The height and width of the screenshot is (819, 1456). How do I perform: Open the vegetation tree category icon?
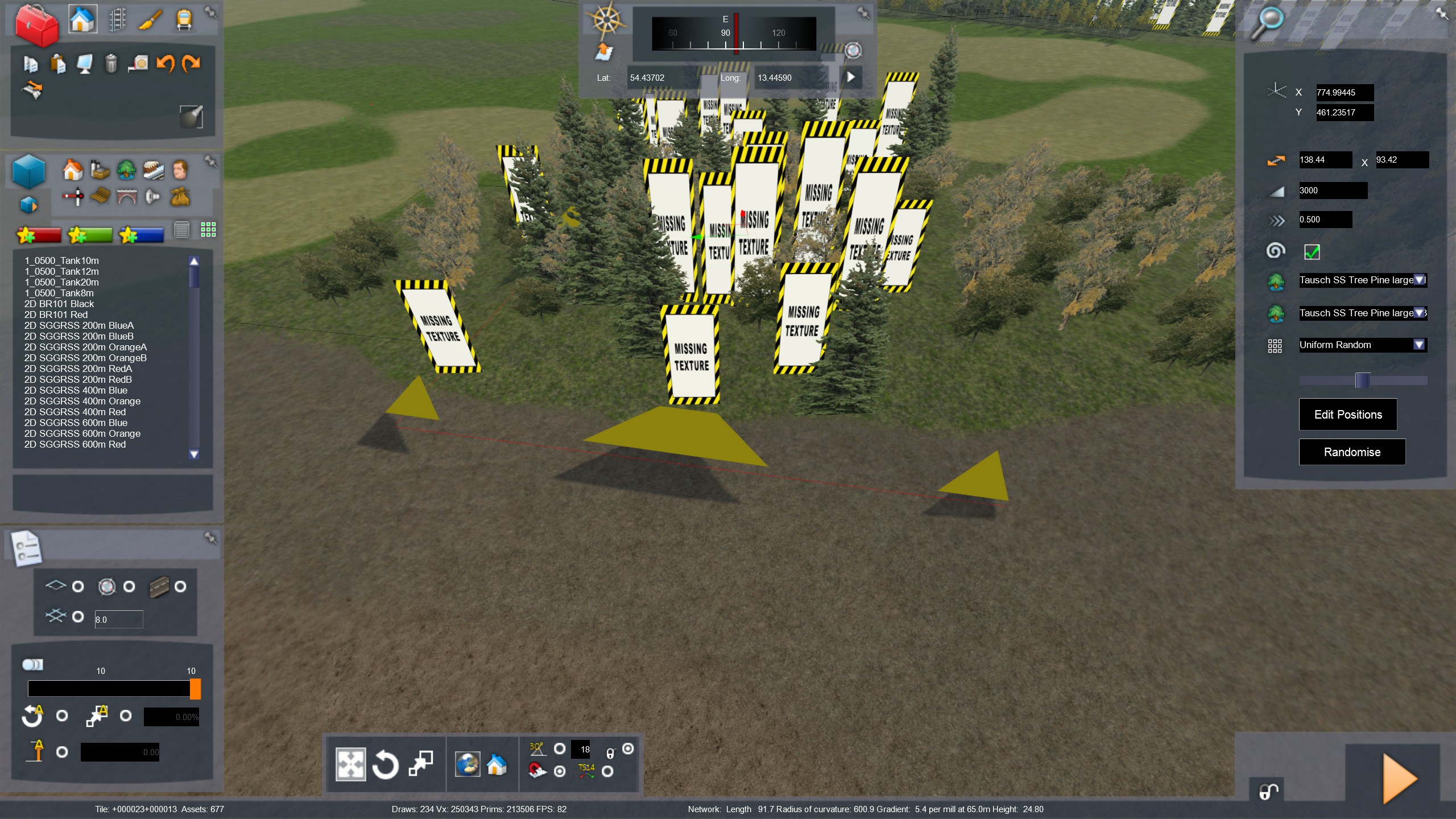[x=126, y=169]
